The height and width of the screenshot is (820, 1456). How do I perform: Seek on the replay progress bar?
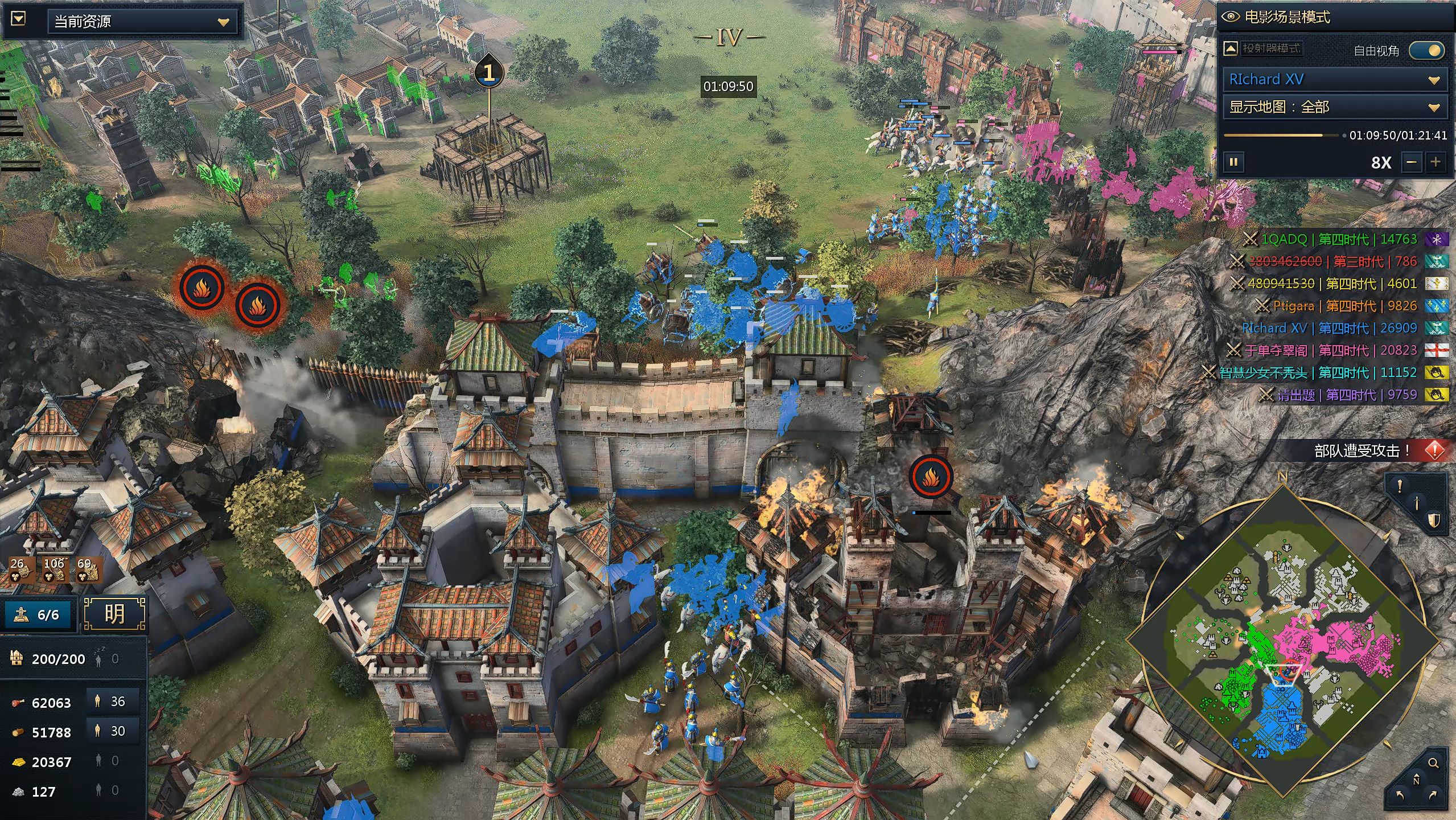coord(1281,136)
